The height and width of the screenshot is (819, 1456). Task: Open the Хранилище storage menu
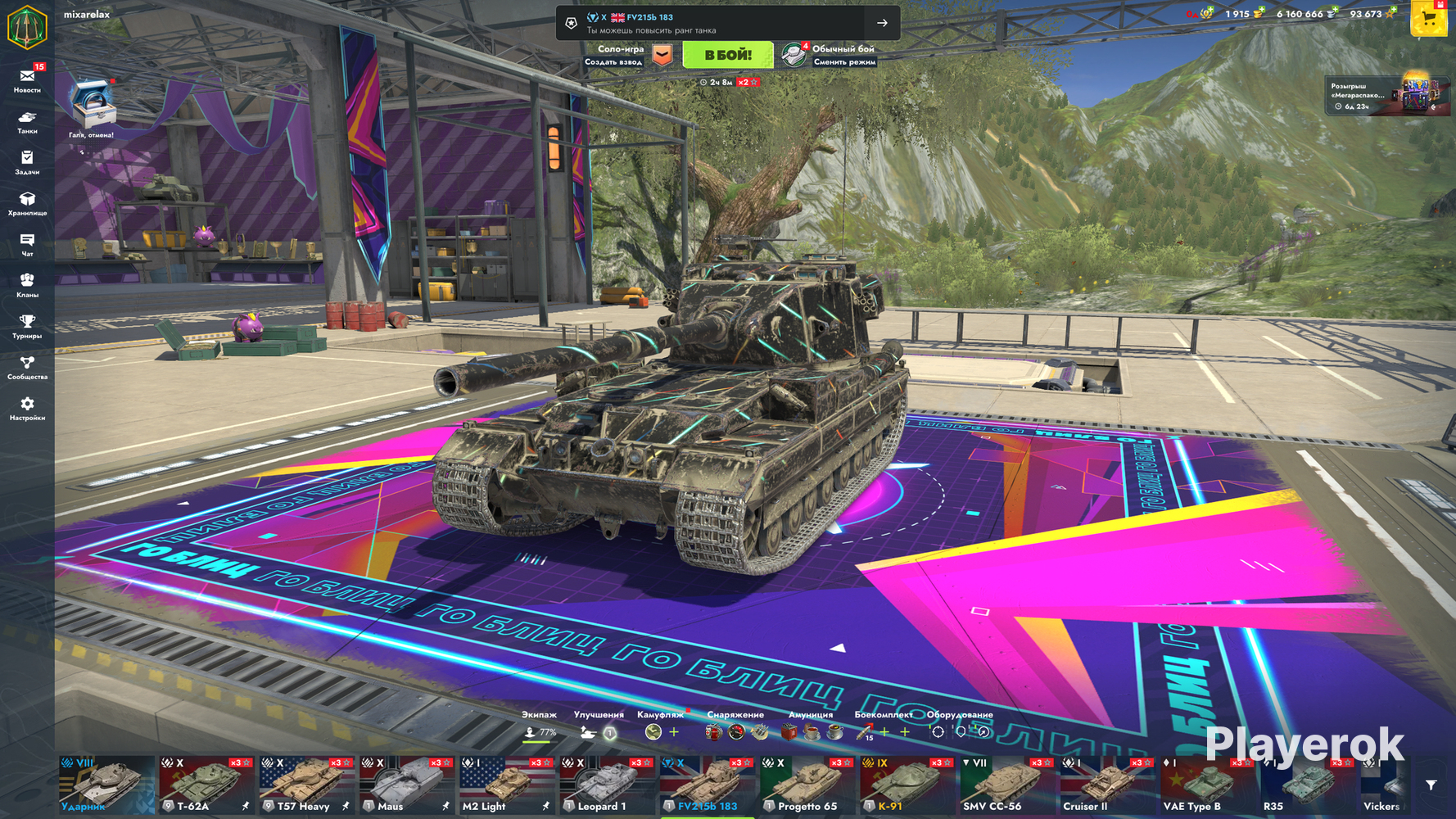click(27, 203)
